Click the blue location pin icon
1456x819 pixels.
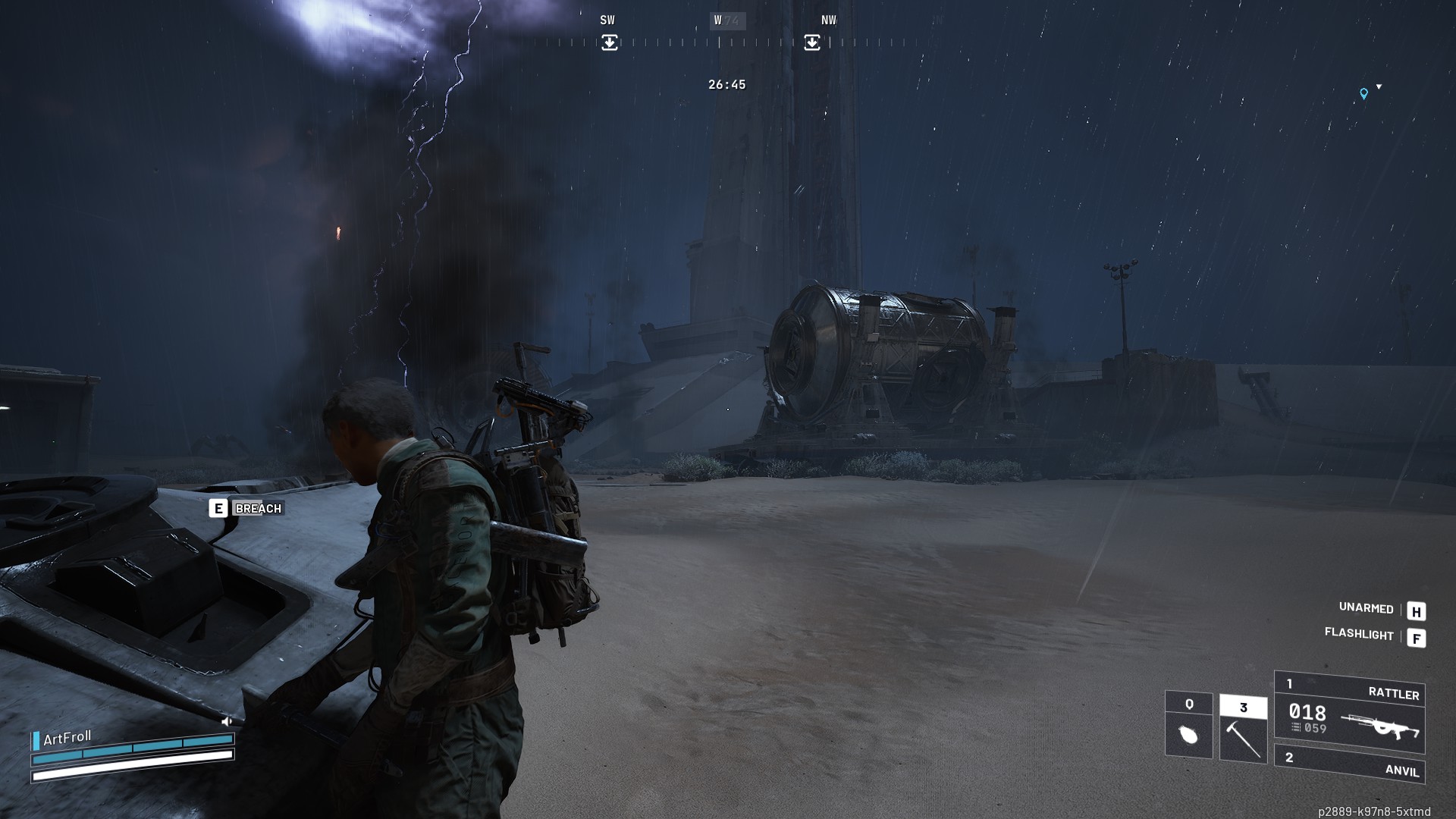point(1363,94)
